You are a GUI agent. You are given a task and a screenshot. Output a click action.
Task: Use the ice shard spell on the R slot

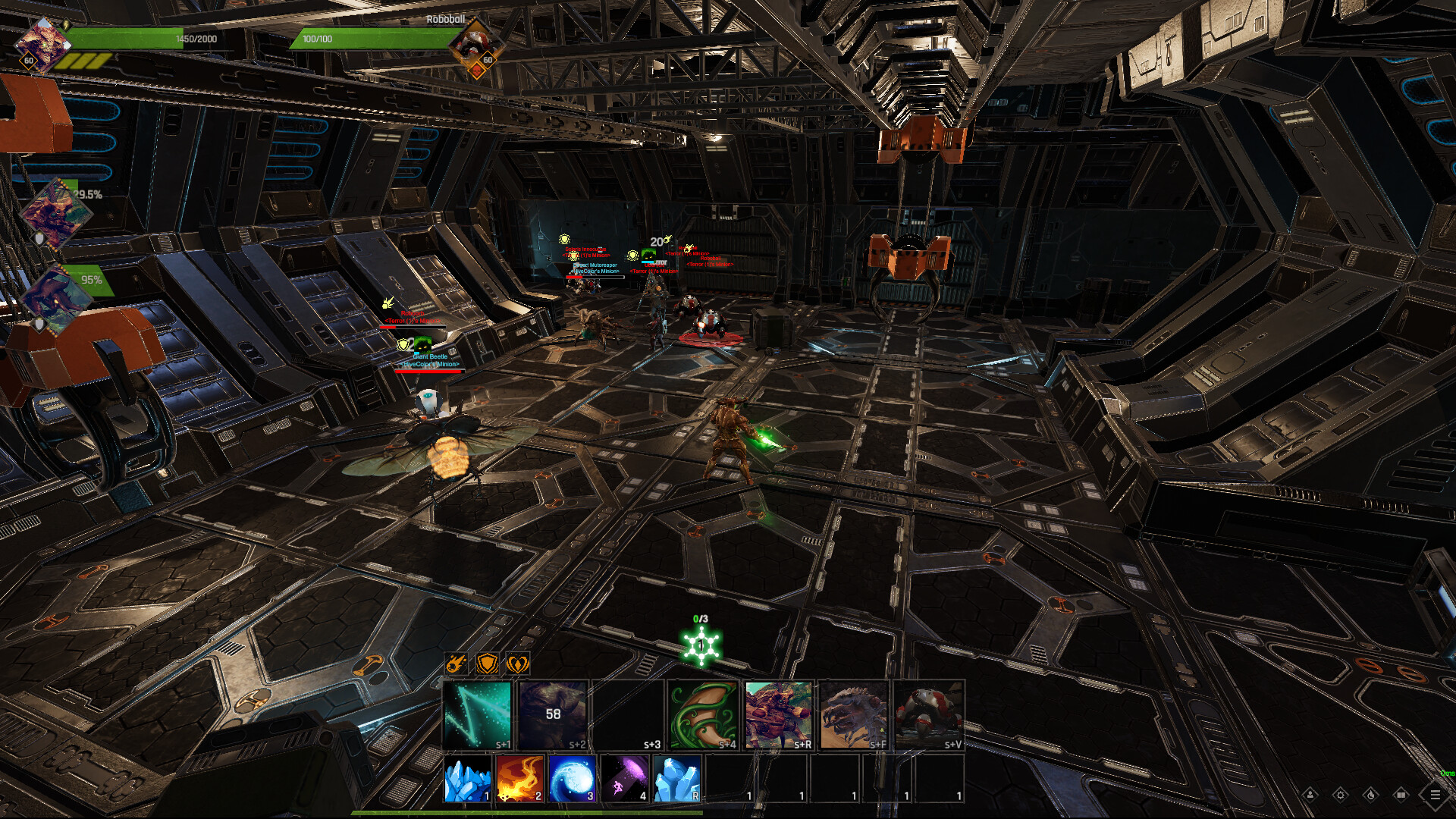[679, 780]
